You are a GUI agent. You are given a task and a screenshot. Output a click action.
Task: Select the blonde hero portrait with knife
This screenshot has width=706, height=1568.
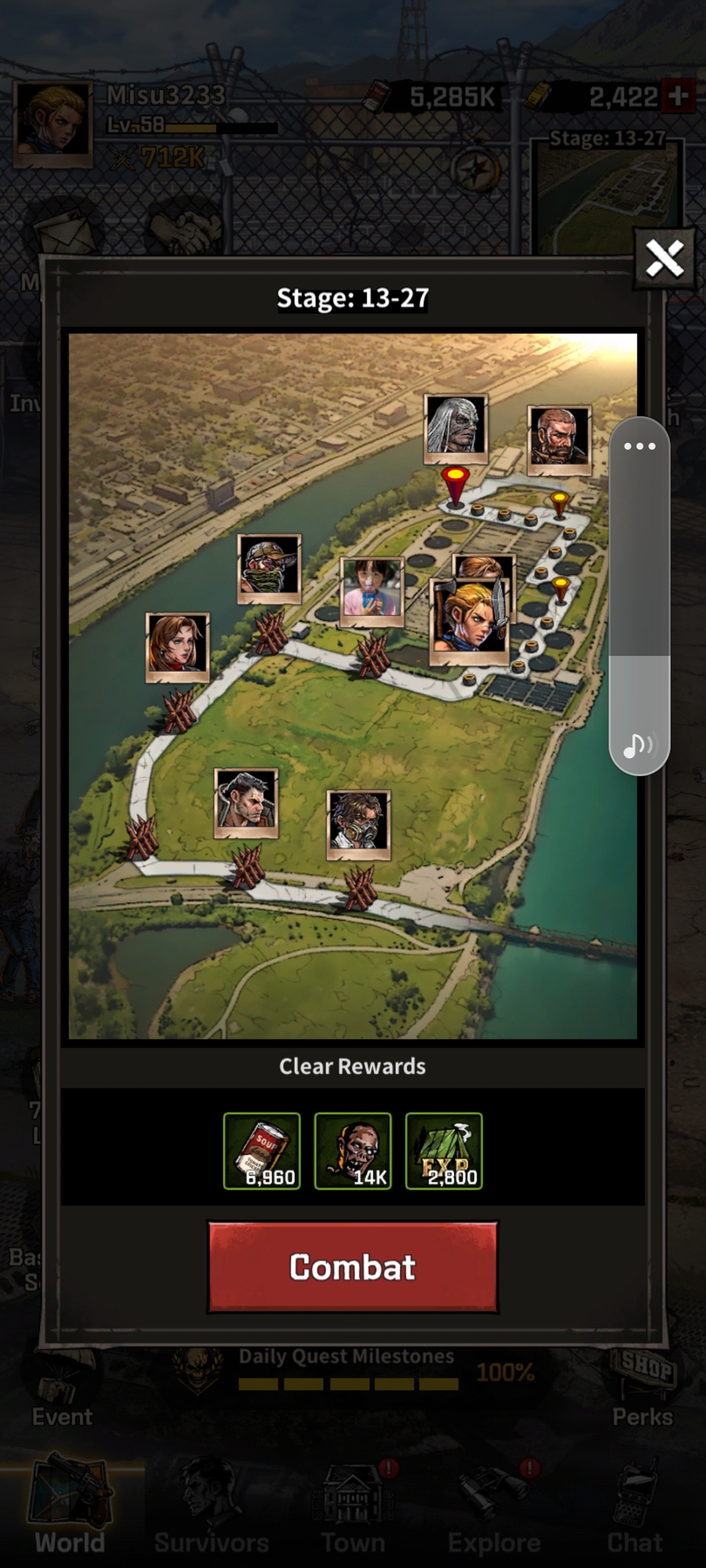pos(469,620)
